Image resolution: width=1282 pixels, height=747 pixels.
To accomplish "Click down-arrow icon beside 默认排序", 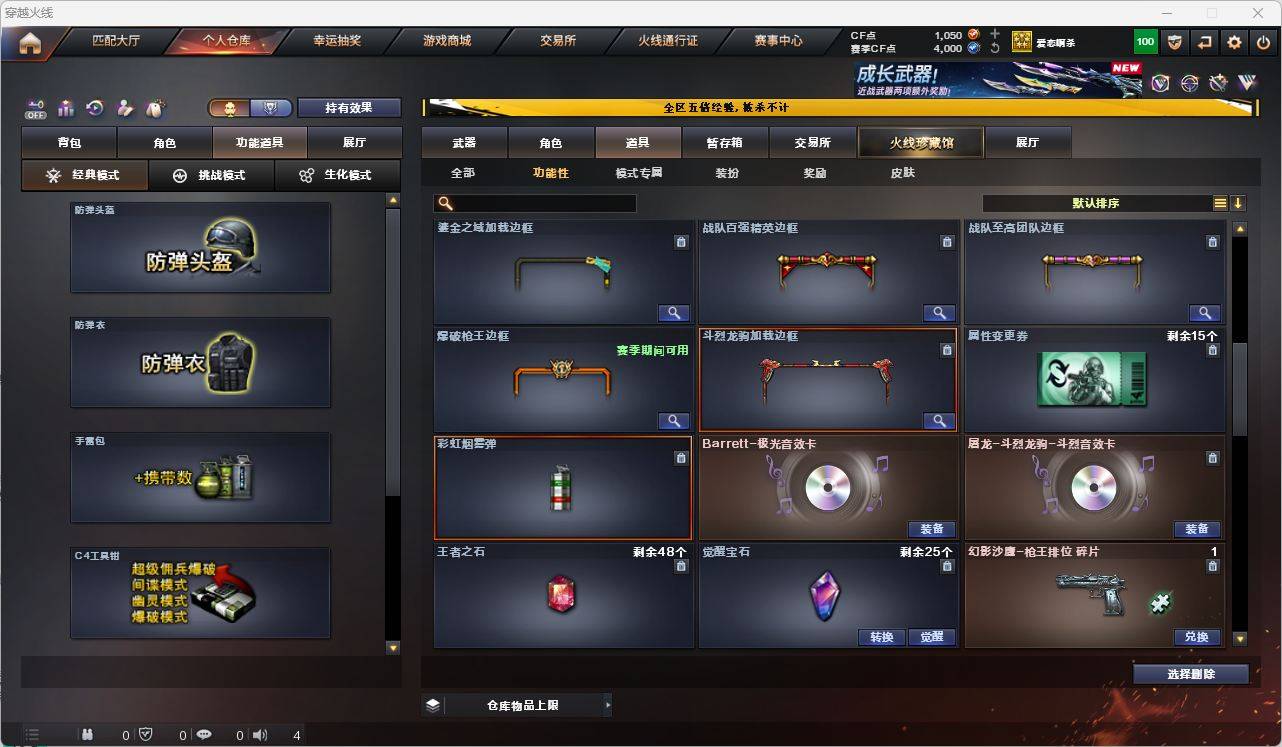I will pos(1240,203).
